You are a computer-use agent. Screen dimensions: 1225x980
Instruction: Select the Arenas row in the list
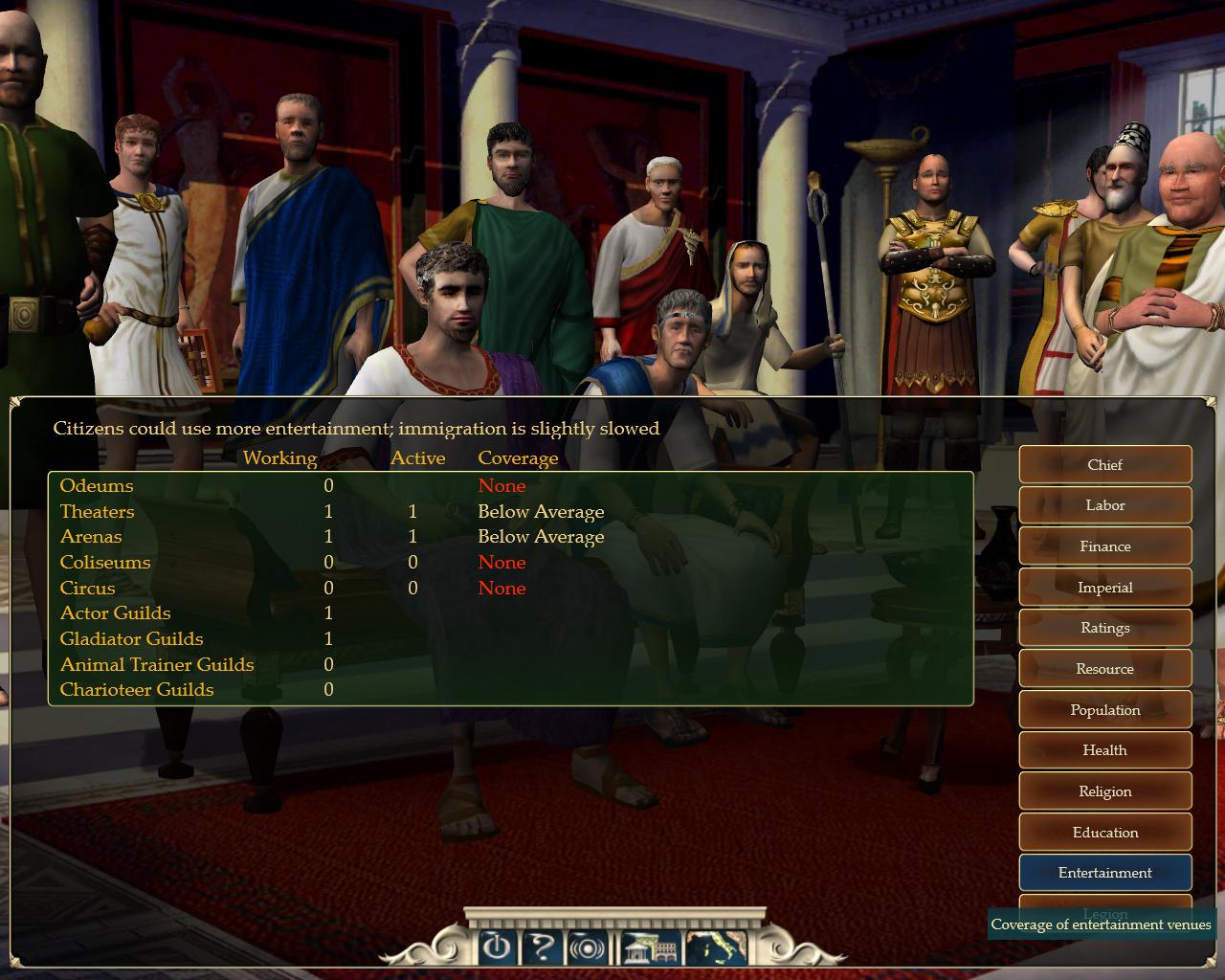[91, 537]
